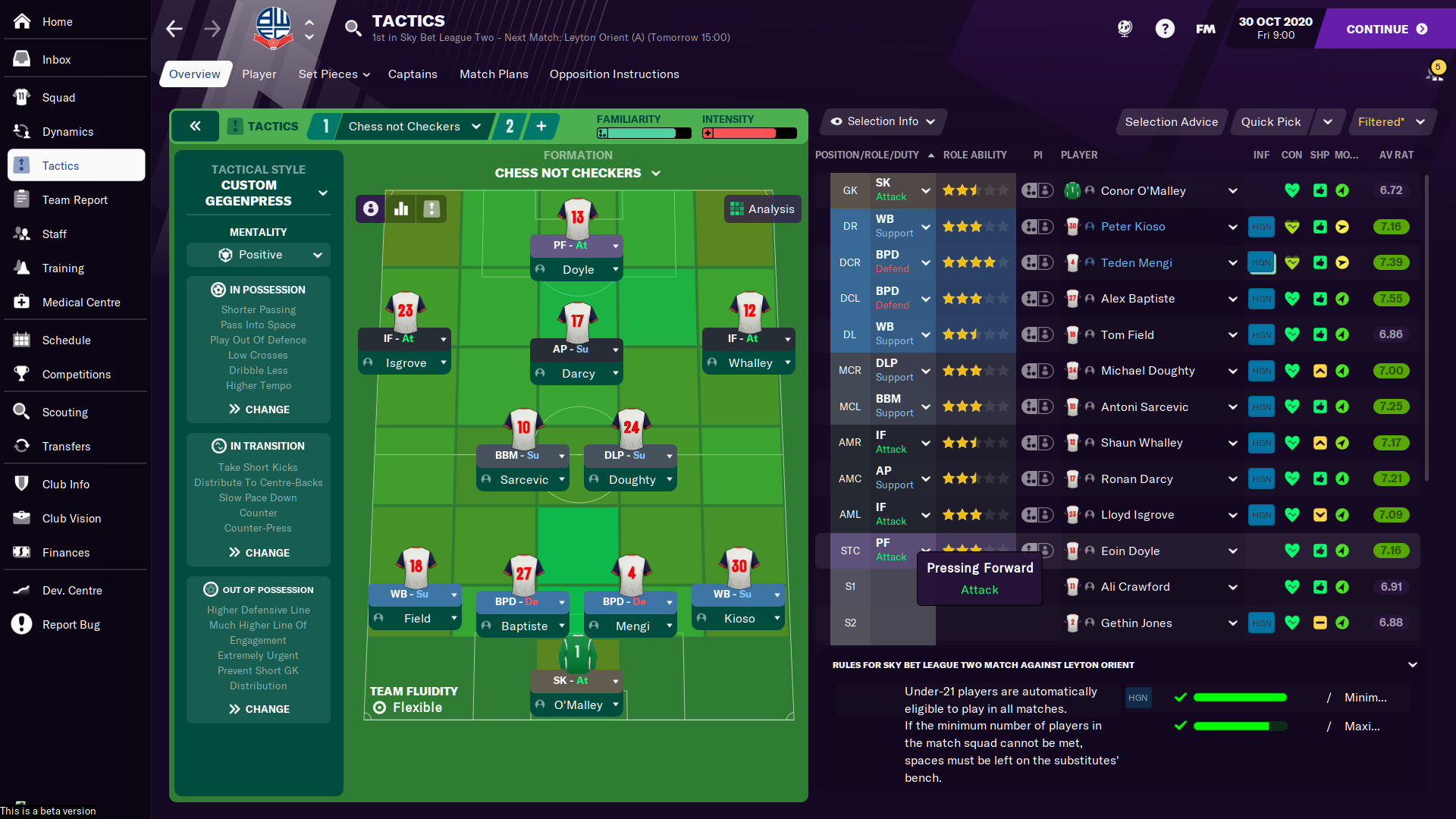Go back with the left arrow
Screen dimensions: 1456x819
pyautogui.click(x=174, y=29)
